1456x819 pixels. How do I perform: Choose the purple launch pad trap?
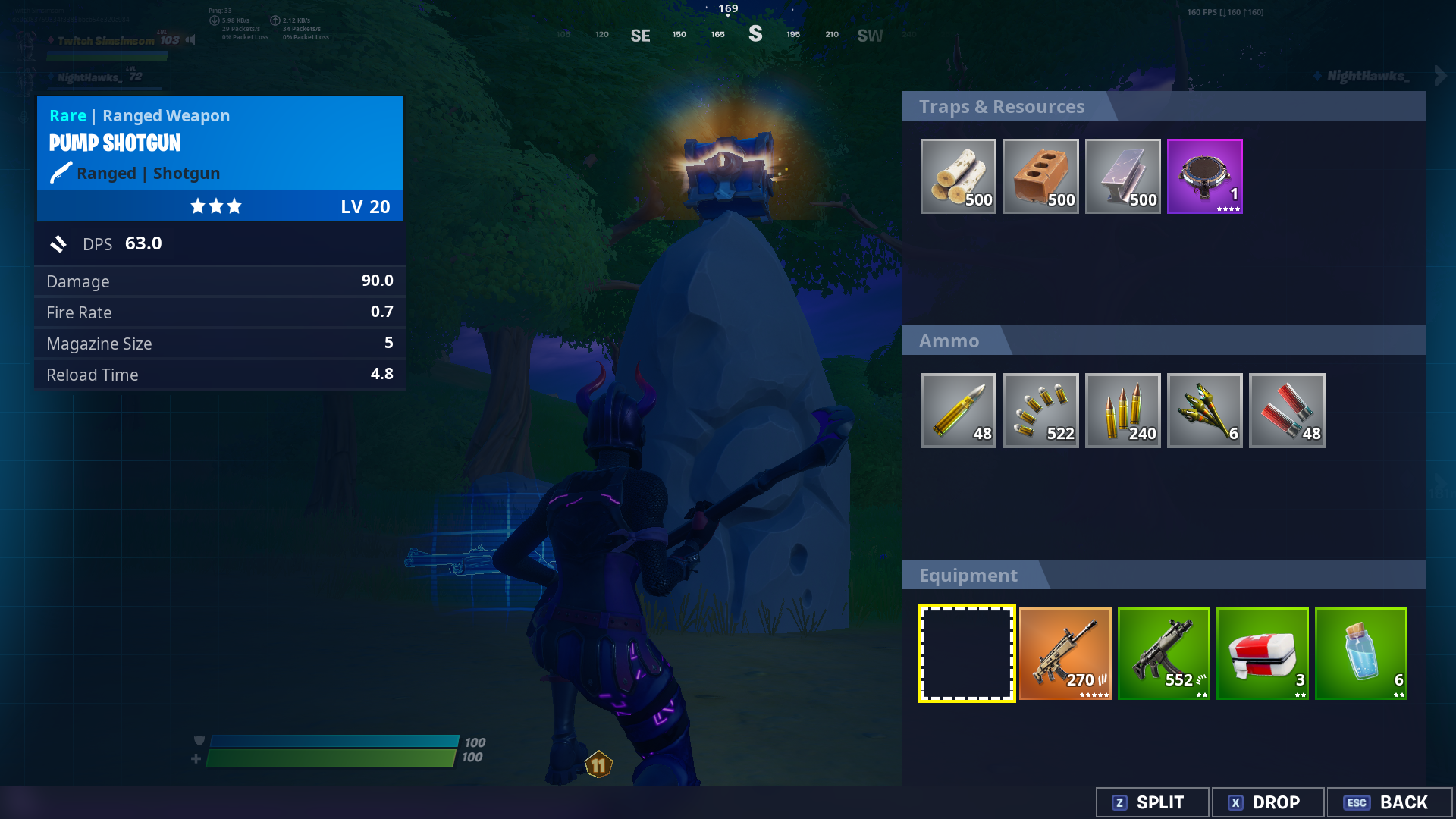pyautogui.click(x=1204, y=176)
